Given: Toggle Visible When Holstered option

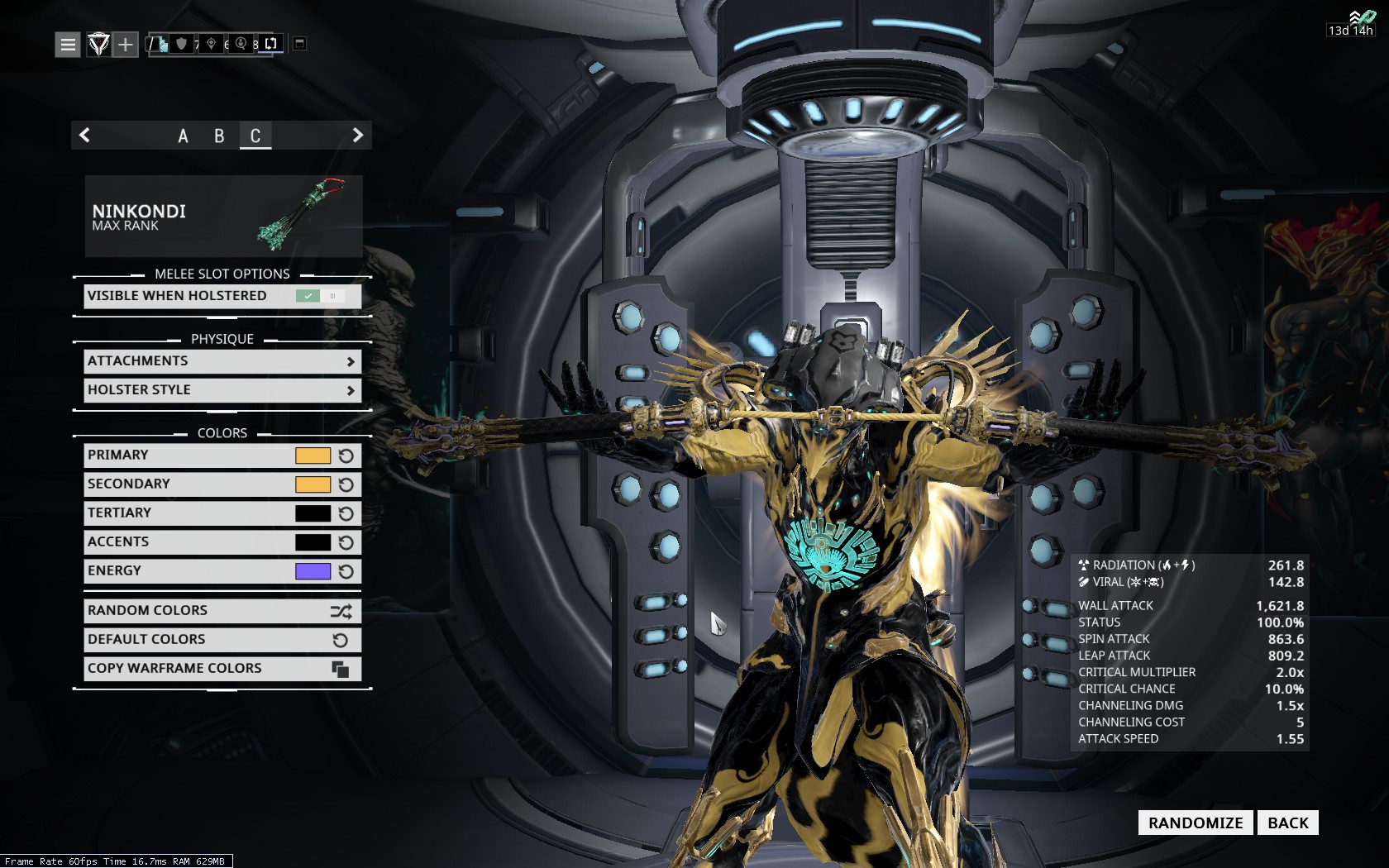Looking at the screenshot, I should 319,296.
